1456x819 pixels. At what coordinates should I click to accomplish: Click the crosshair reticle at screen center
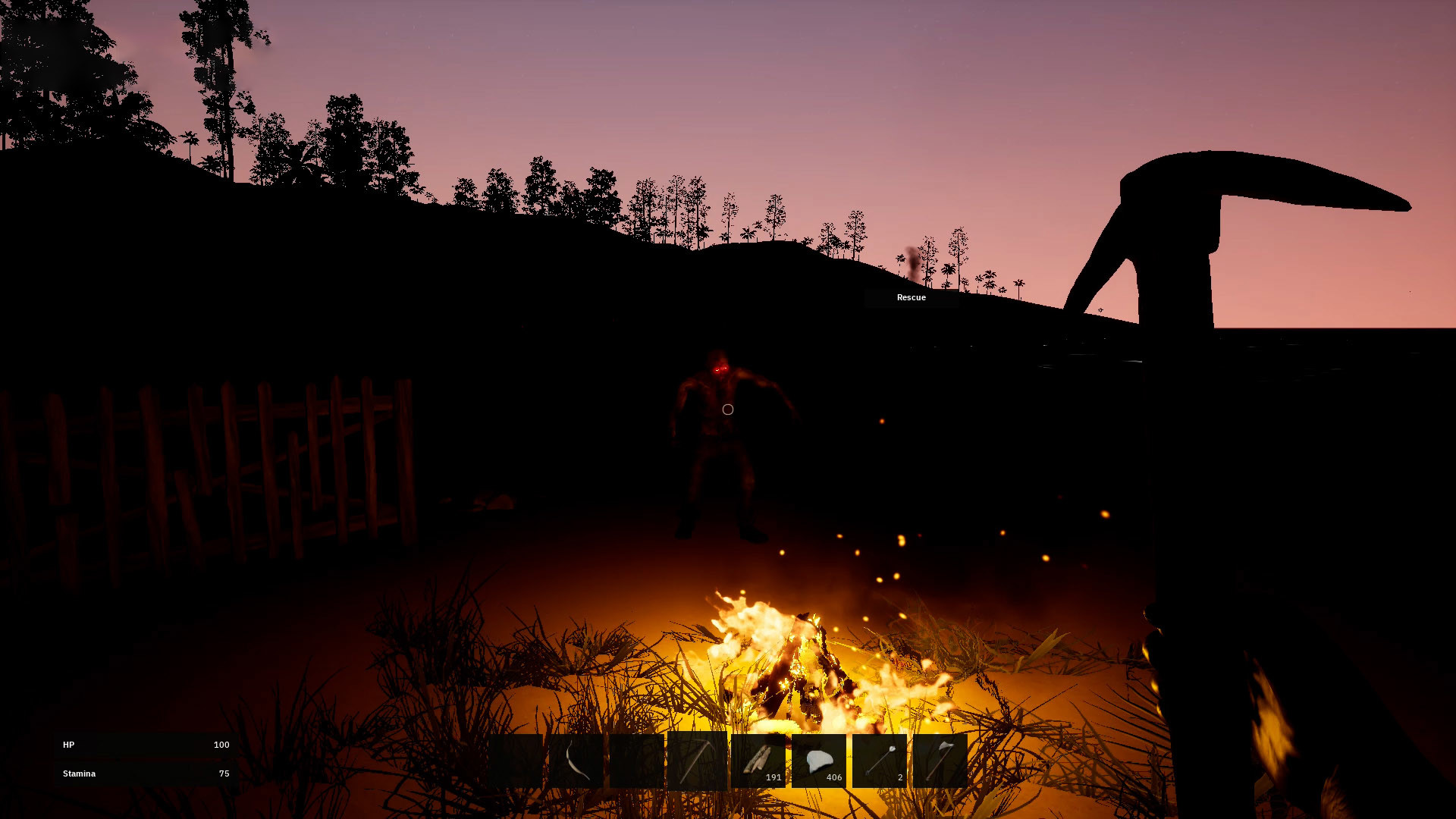[728, 409]
